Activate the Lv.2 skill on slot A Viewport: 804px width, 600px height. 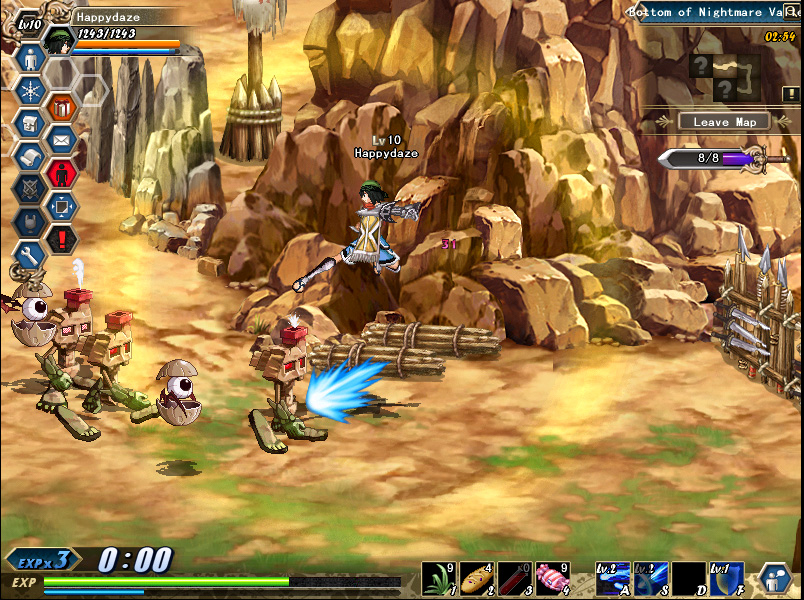coord(613,579)
